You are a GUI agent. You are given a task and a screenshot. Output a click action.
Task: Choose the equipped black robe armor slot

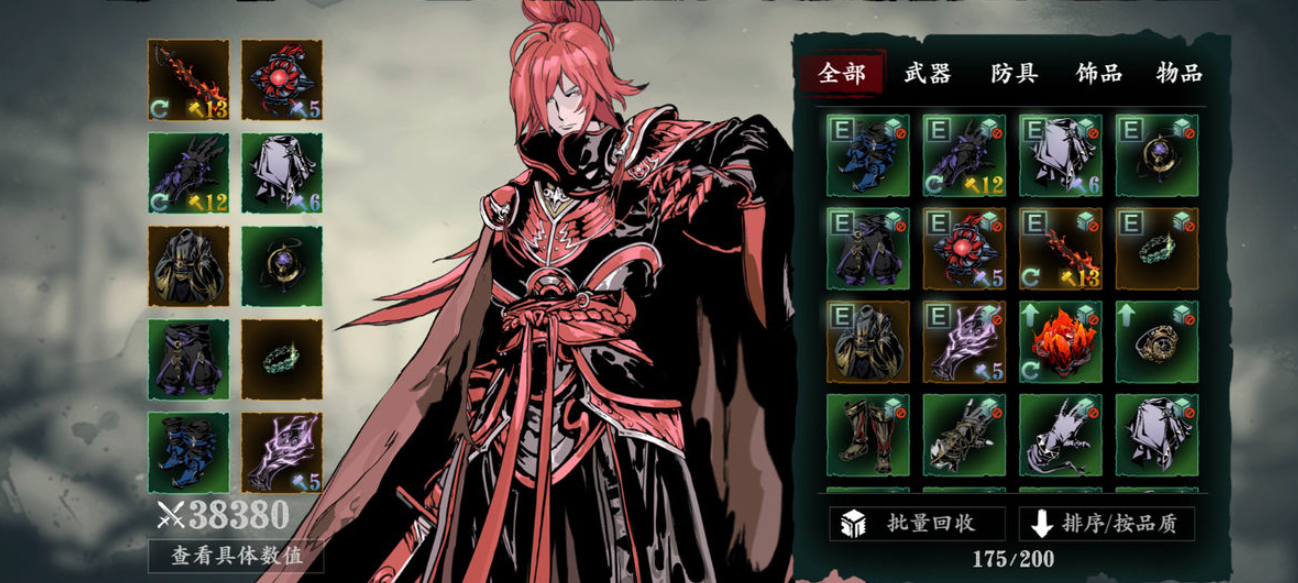pyautogui.click(x=188, y=266)
